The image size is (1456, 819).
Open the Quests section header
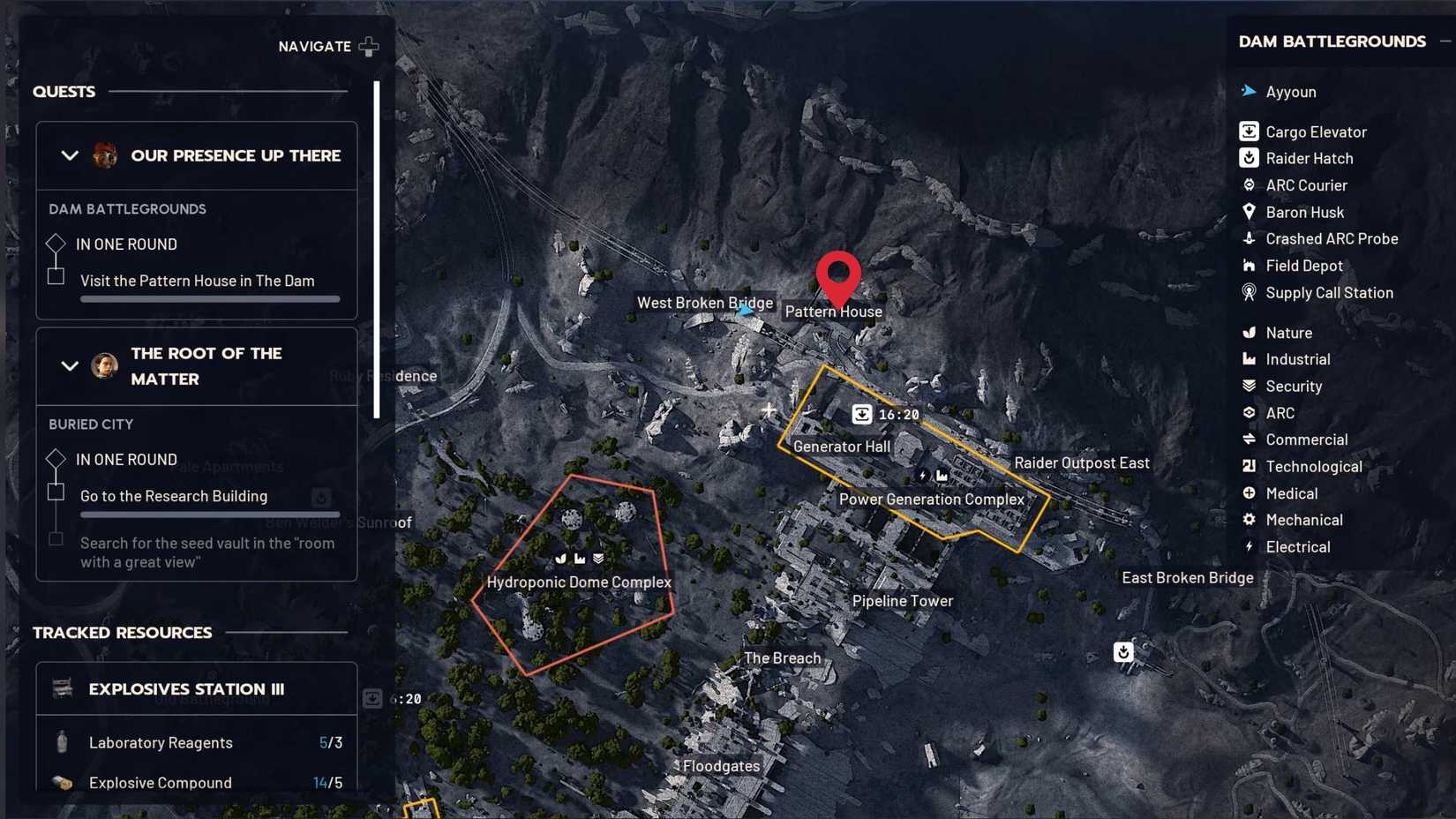64,91
